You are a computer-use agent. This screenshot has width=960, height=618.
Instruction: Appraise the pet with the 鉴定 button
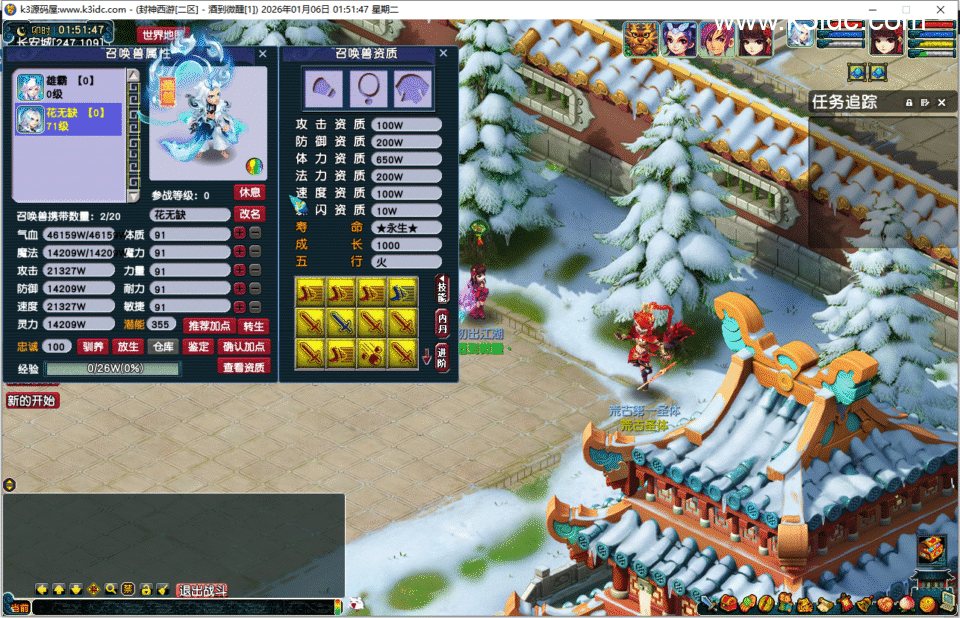click(198, 347)
